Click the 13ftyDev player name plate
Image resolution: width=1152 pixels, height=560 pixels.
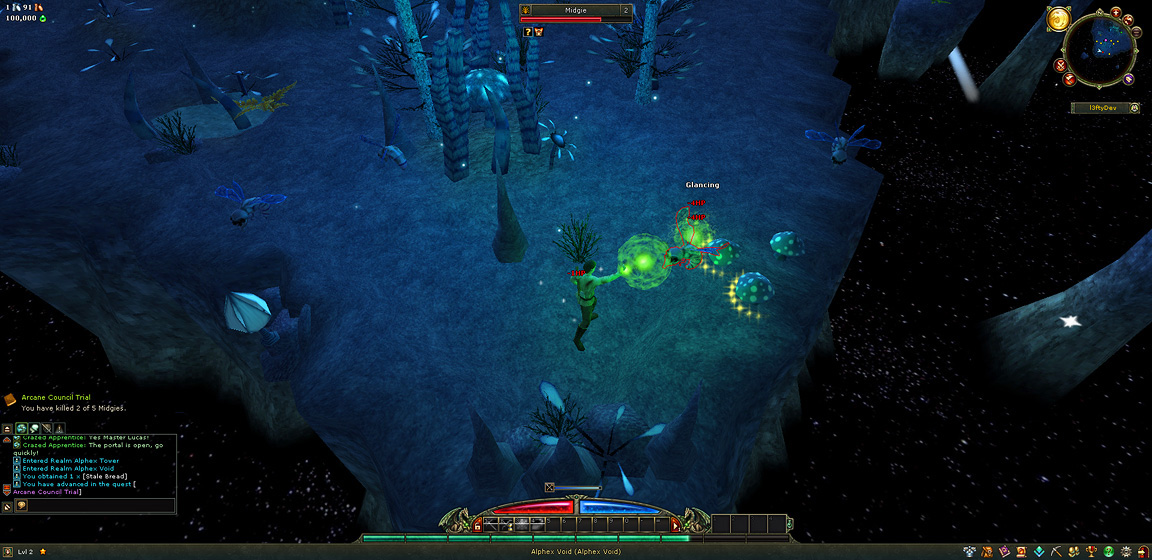[1094, 107]
